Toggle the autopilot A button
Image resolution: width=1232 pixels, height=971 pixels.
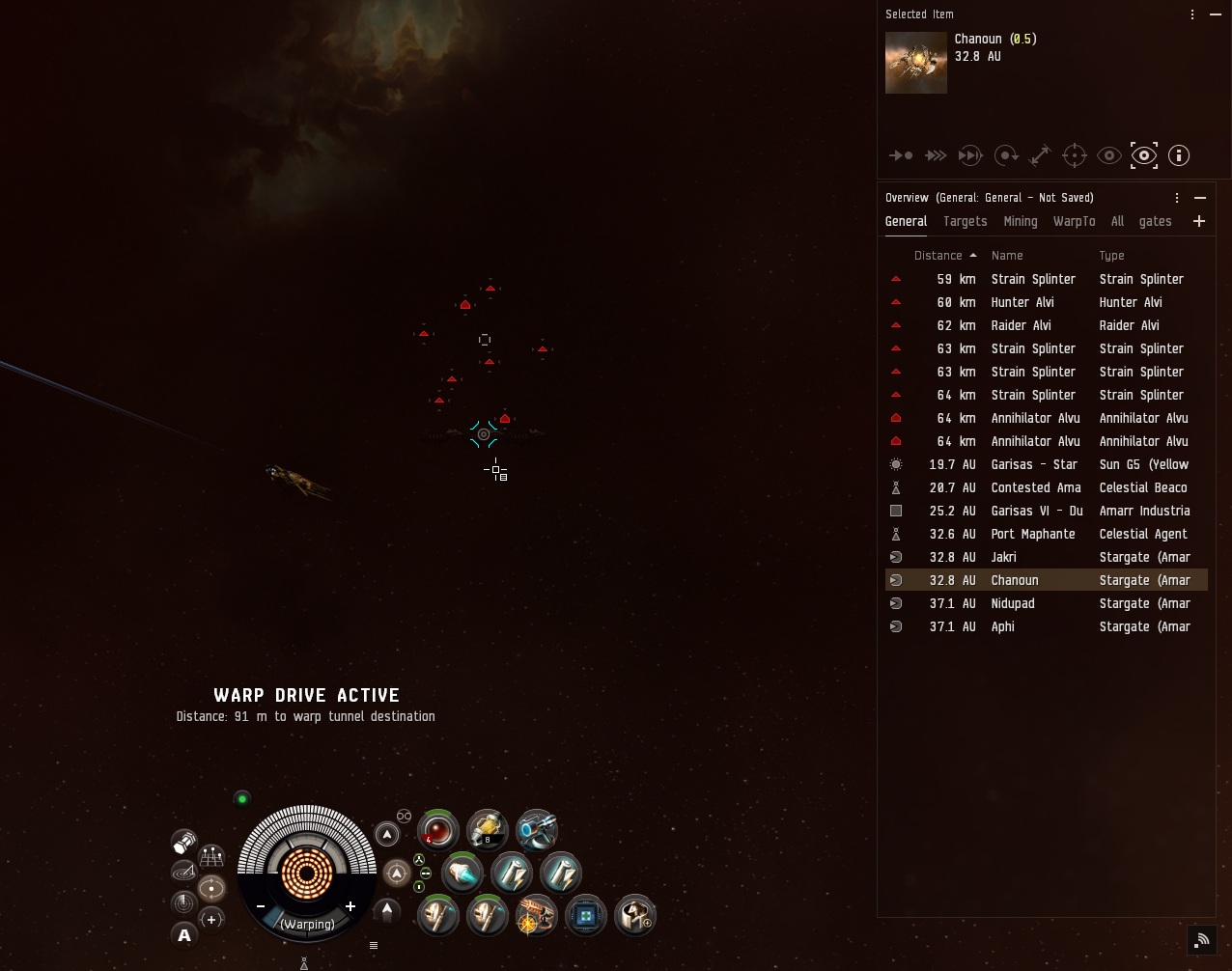[x=184, y=935]
